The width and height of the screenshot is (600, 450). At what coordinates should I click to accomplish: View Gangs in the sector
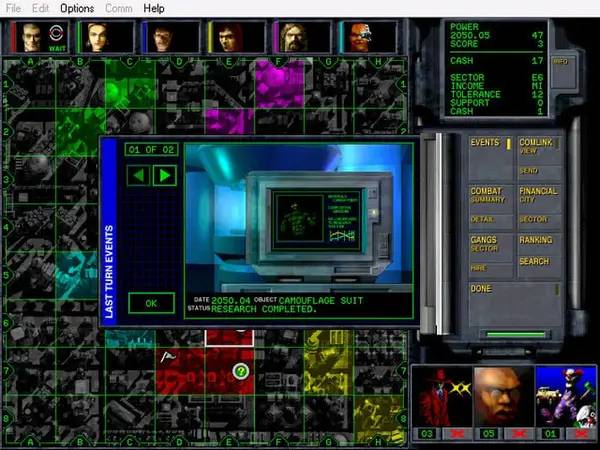(x=490, y=243)
